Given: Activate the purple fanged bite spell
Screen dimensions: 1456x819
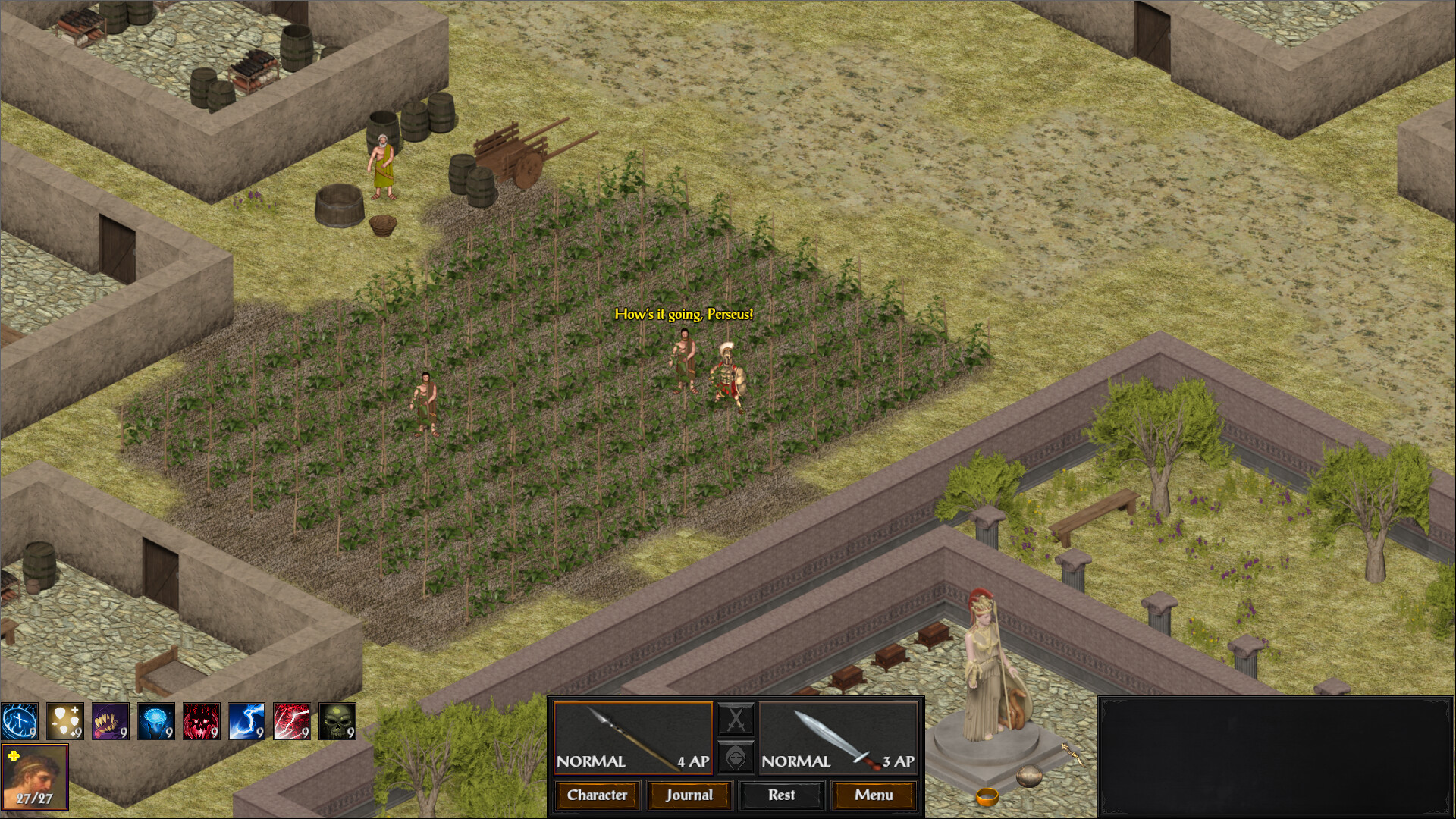Looking at the screenshot, I should point(110,720).
